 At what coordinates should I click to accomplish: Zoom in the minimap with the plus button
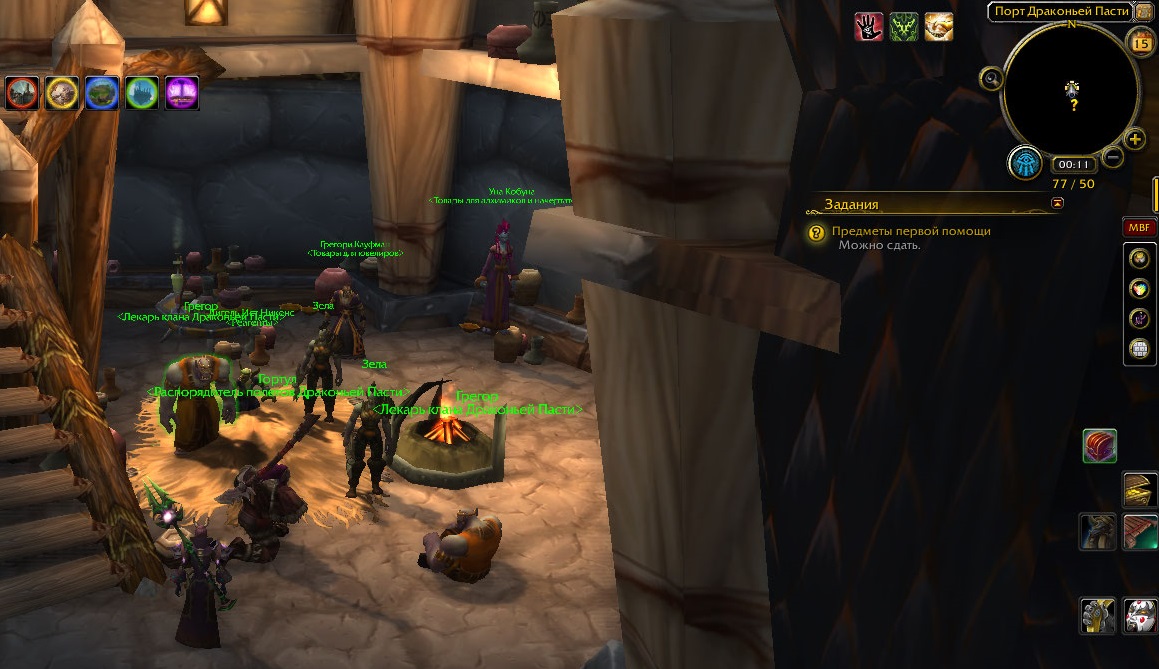click(x=1135, y=139)
